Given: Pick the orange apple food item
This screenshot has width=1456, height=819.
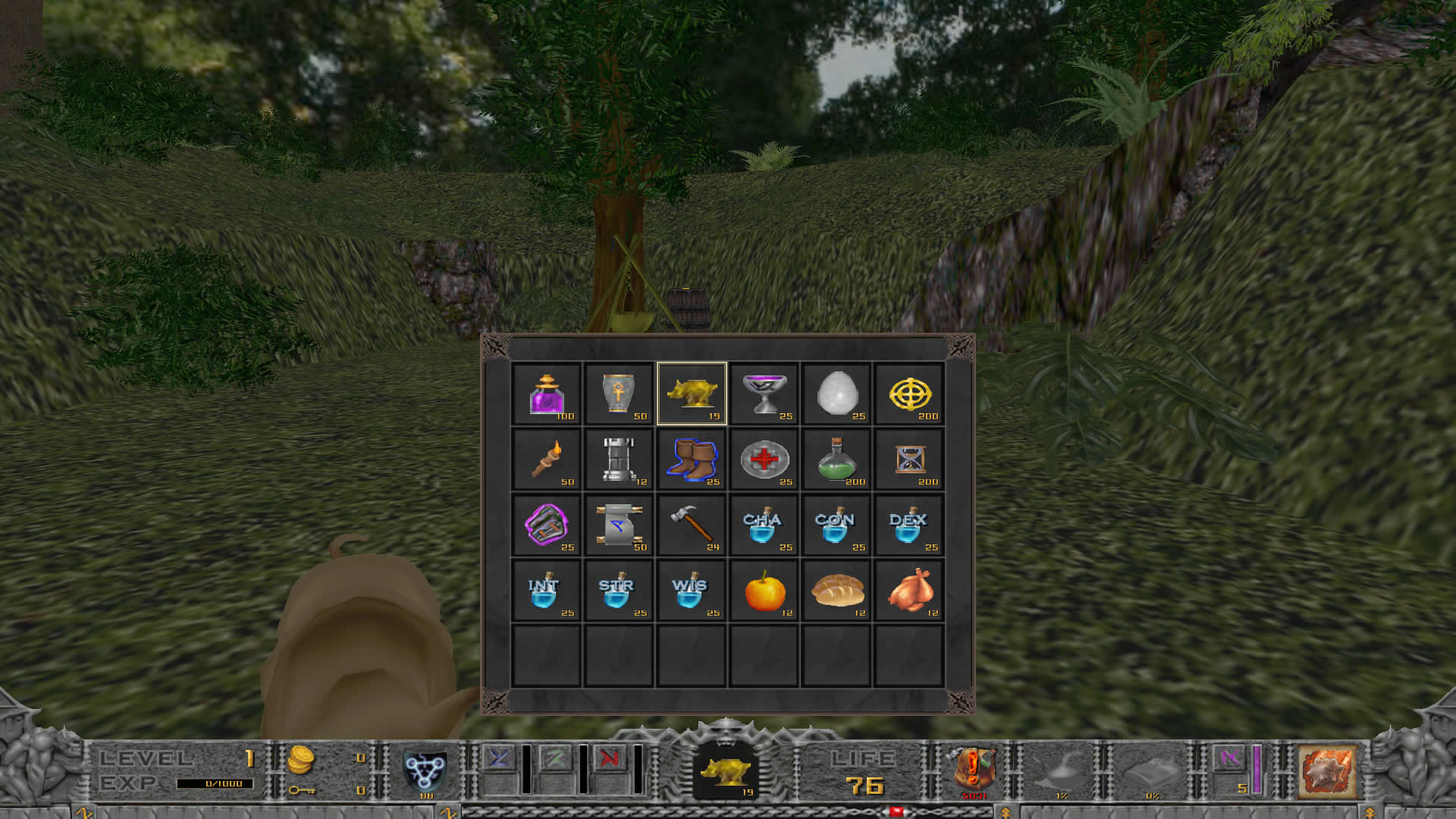Looking at the screenshot, I should click(764, 591).
